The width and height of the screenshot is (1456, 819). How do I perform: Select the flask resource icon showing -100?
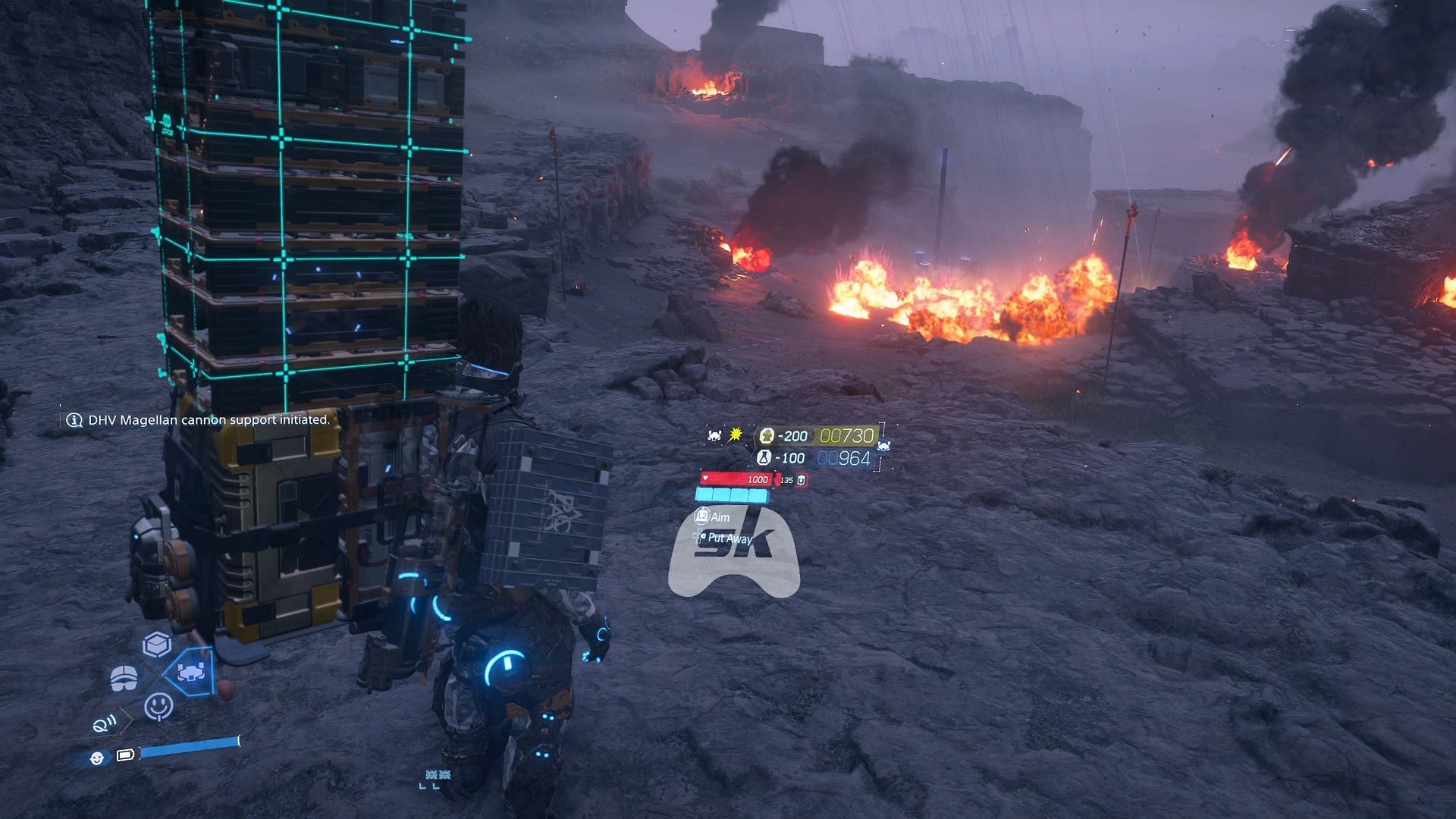click(x=764, y=458)
